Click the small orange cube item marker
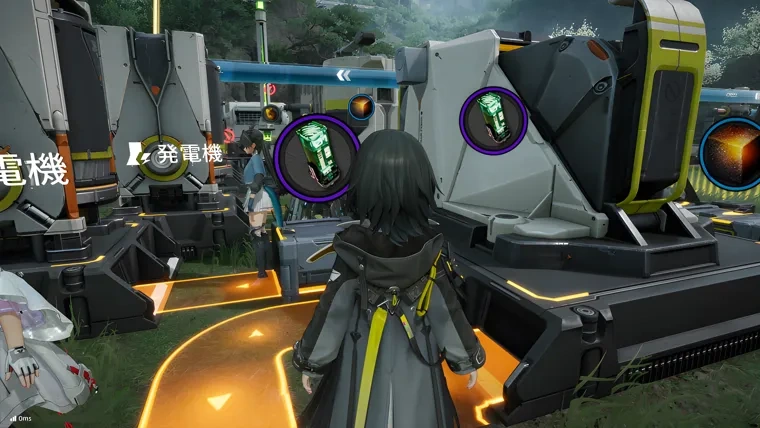760x428 pixels. [x=360, y=107]
